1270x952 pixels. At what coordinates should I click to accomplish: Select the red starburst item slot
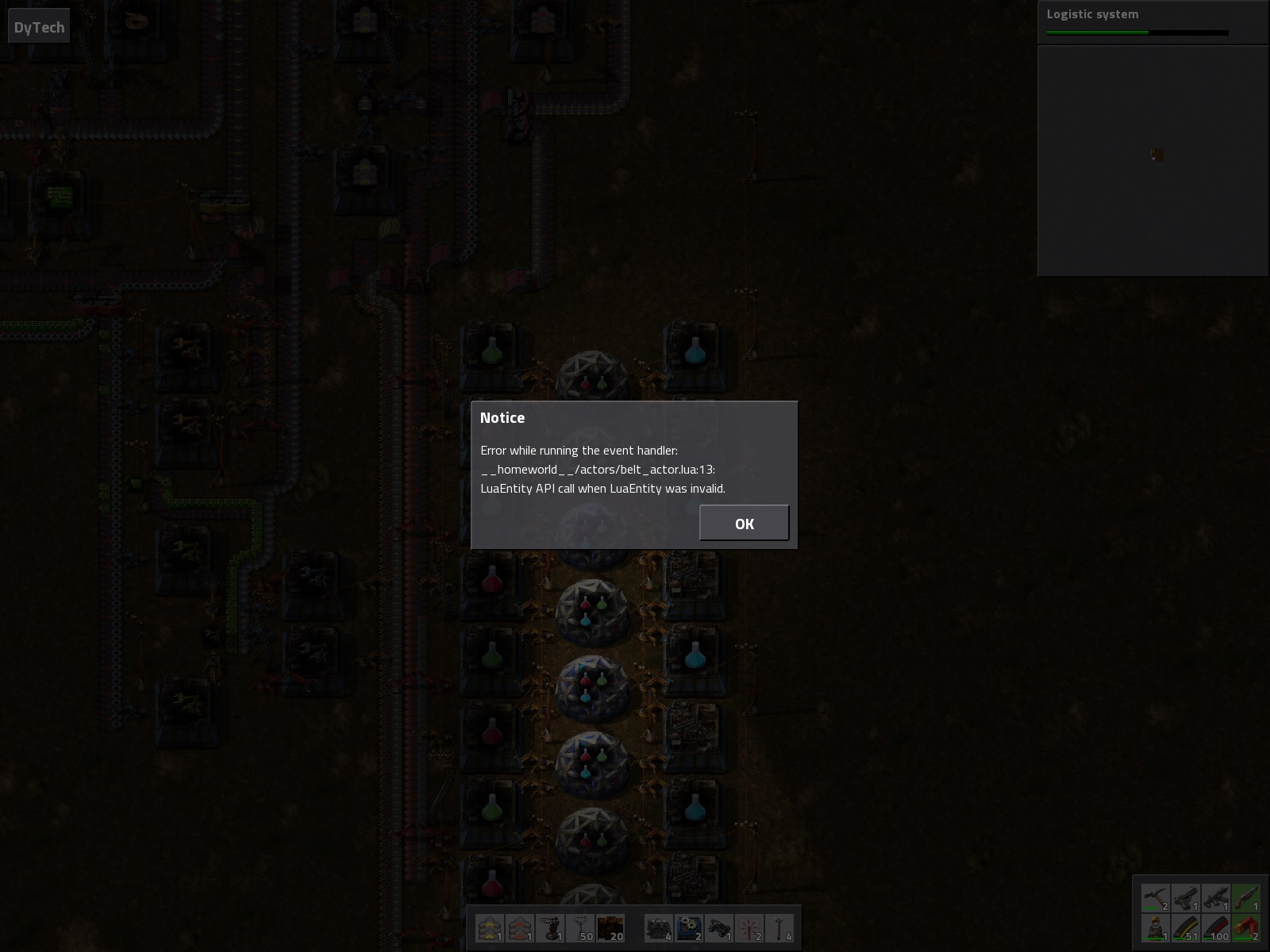[x=749, y=927]
